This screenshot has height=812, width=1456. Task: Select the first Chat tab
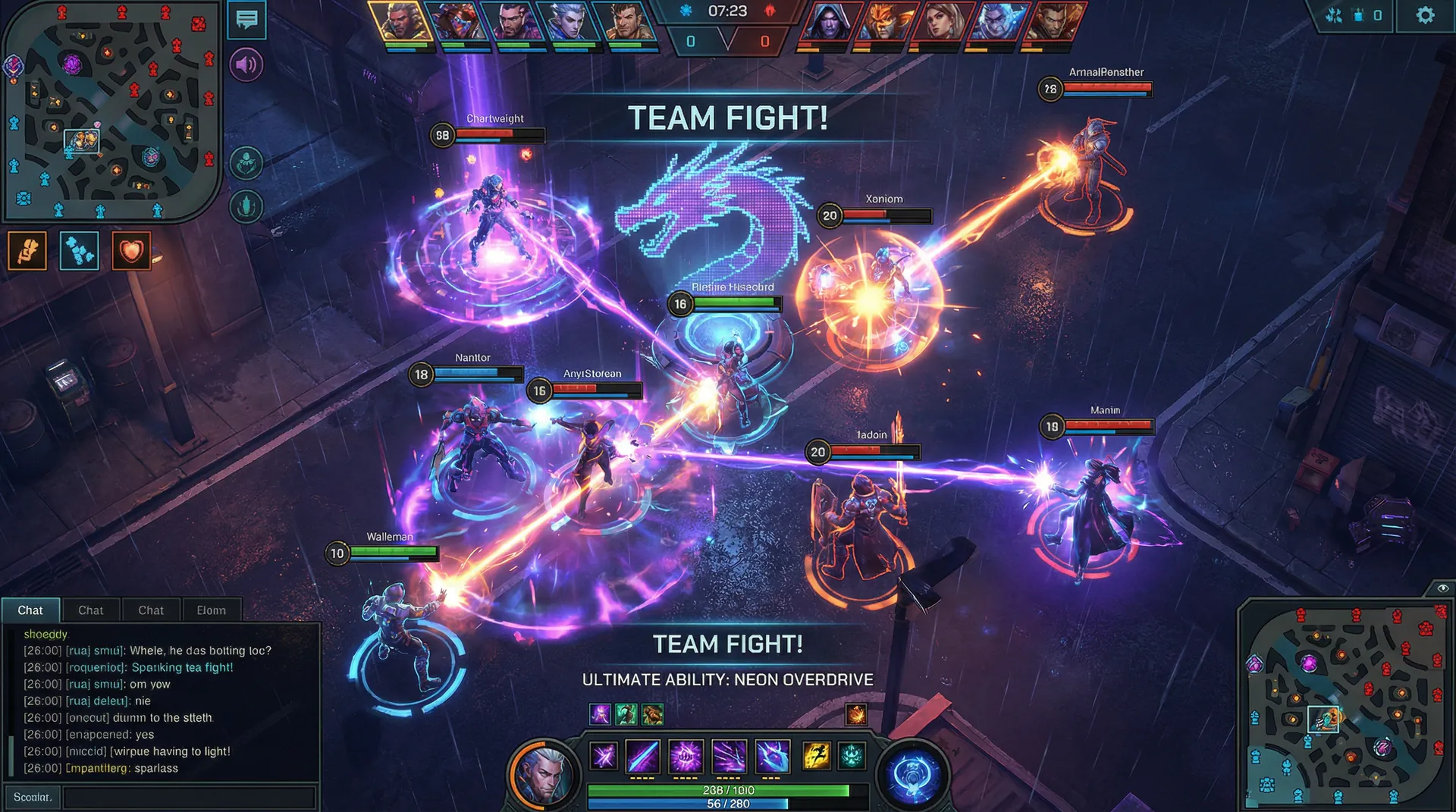click(x=30, y=610)
